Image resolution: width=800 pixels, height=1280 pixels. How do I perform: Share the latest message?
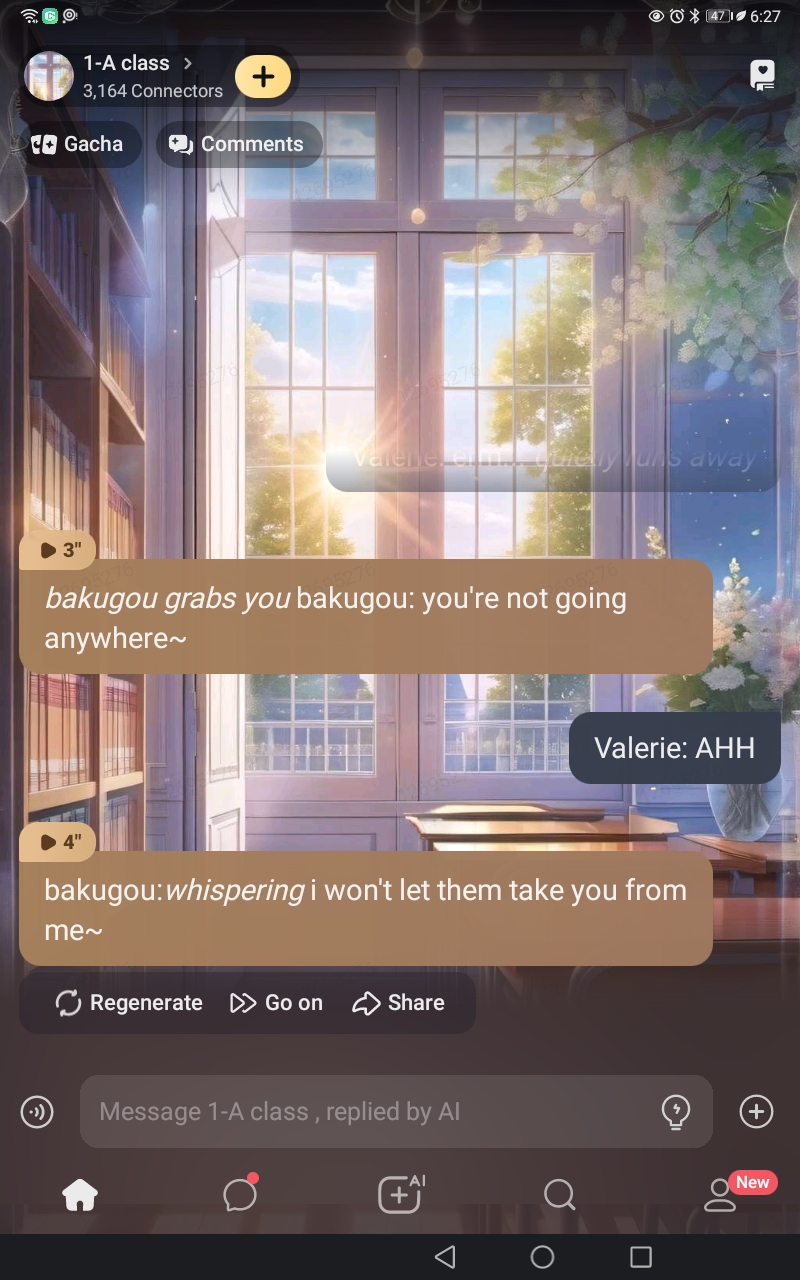399,1003
